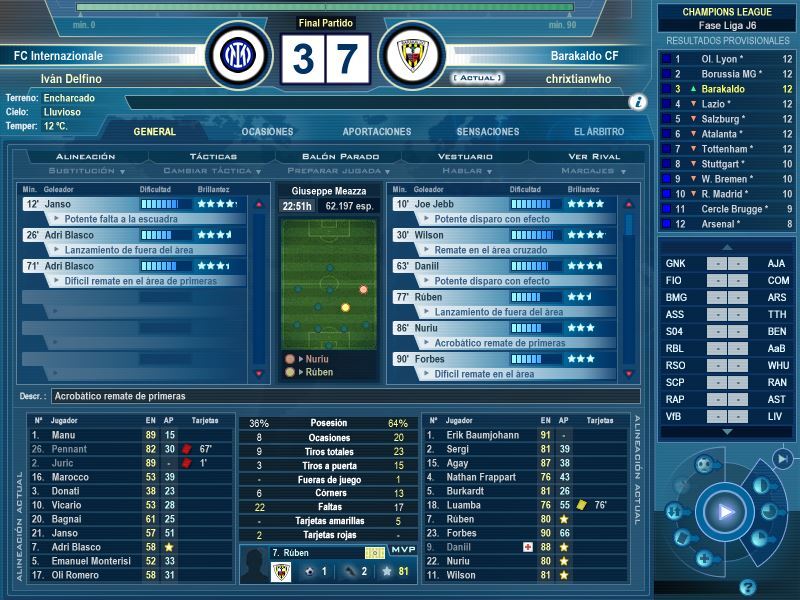Open help with the question mark icon
Screen dimensions: 800x600
pos(746,586)
